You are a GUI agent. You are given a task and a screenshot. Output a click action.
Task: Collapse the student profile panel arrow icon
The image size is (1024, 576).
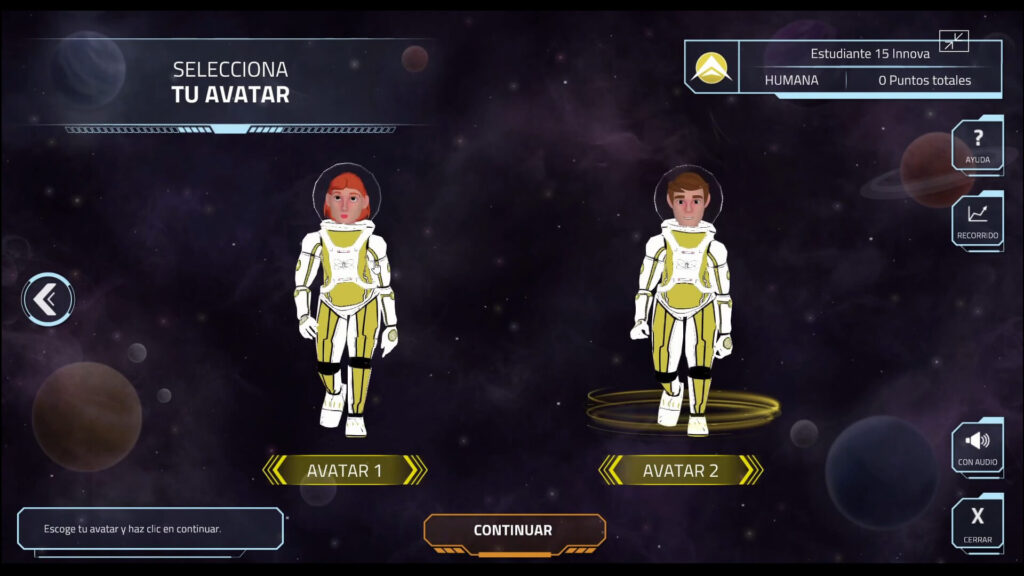954,42
